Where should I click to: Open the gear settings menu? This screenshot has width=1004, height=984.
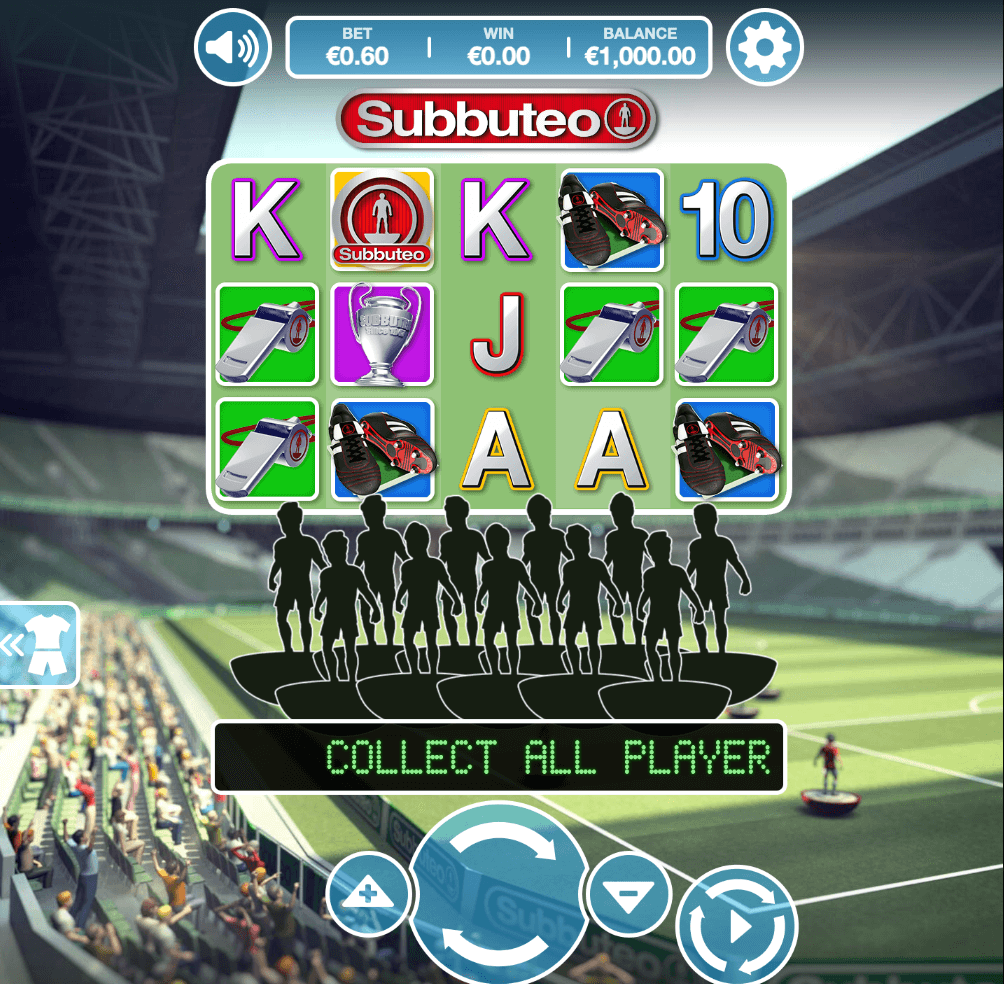(764, 47)
